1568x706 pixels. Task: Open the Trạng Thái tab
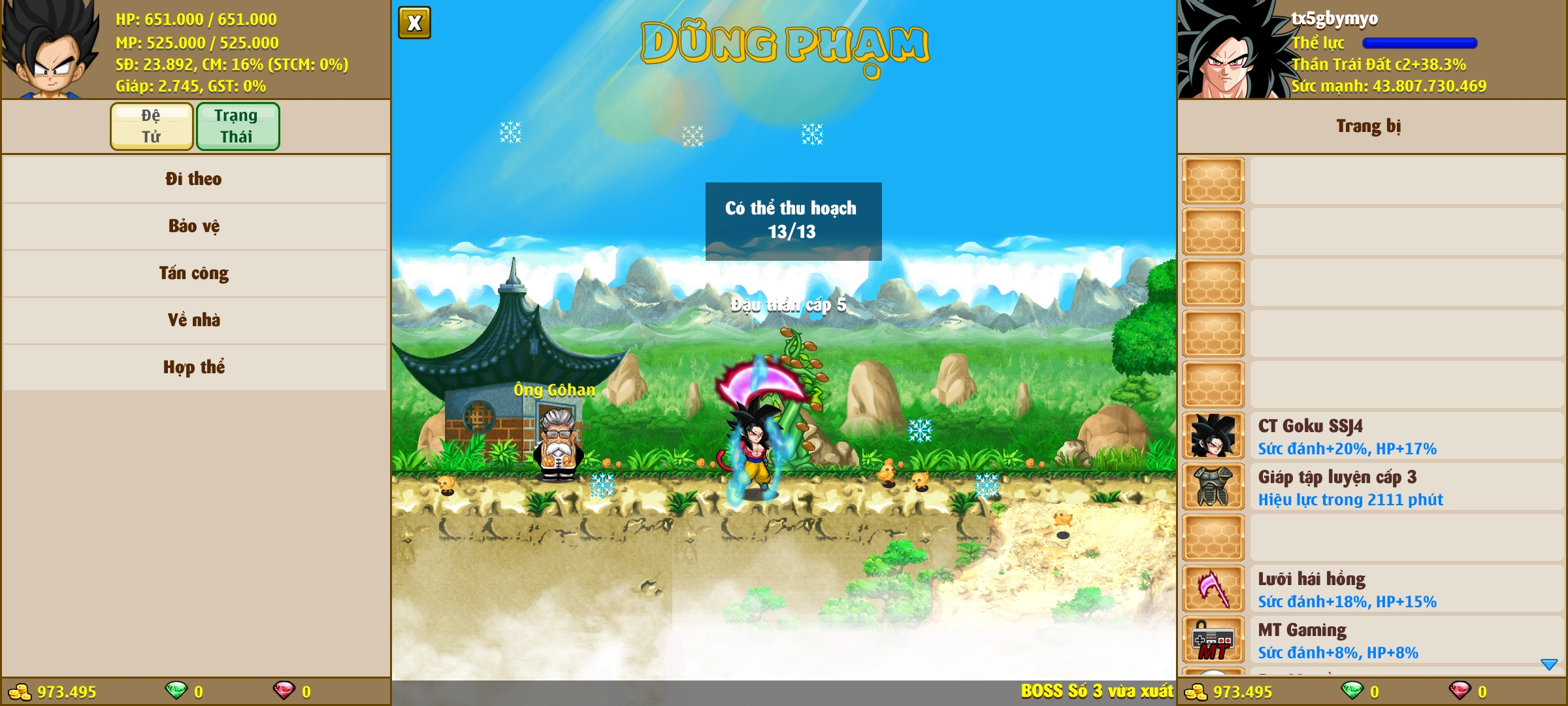(x=238, y=126)
